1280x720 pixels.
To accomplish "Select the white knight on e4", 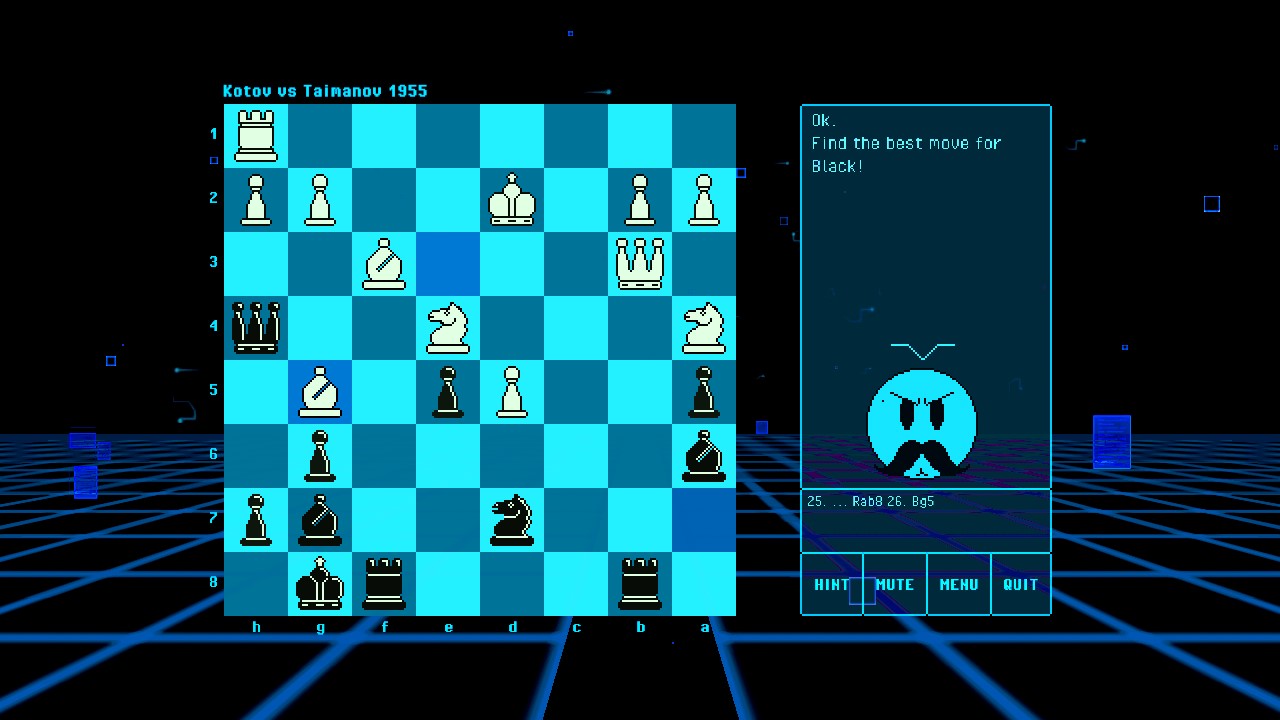I will [x=448, y=326].
